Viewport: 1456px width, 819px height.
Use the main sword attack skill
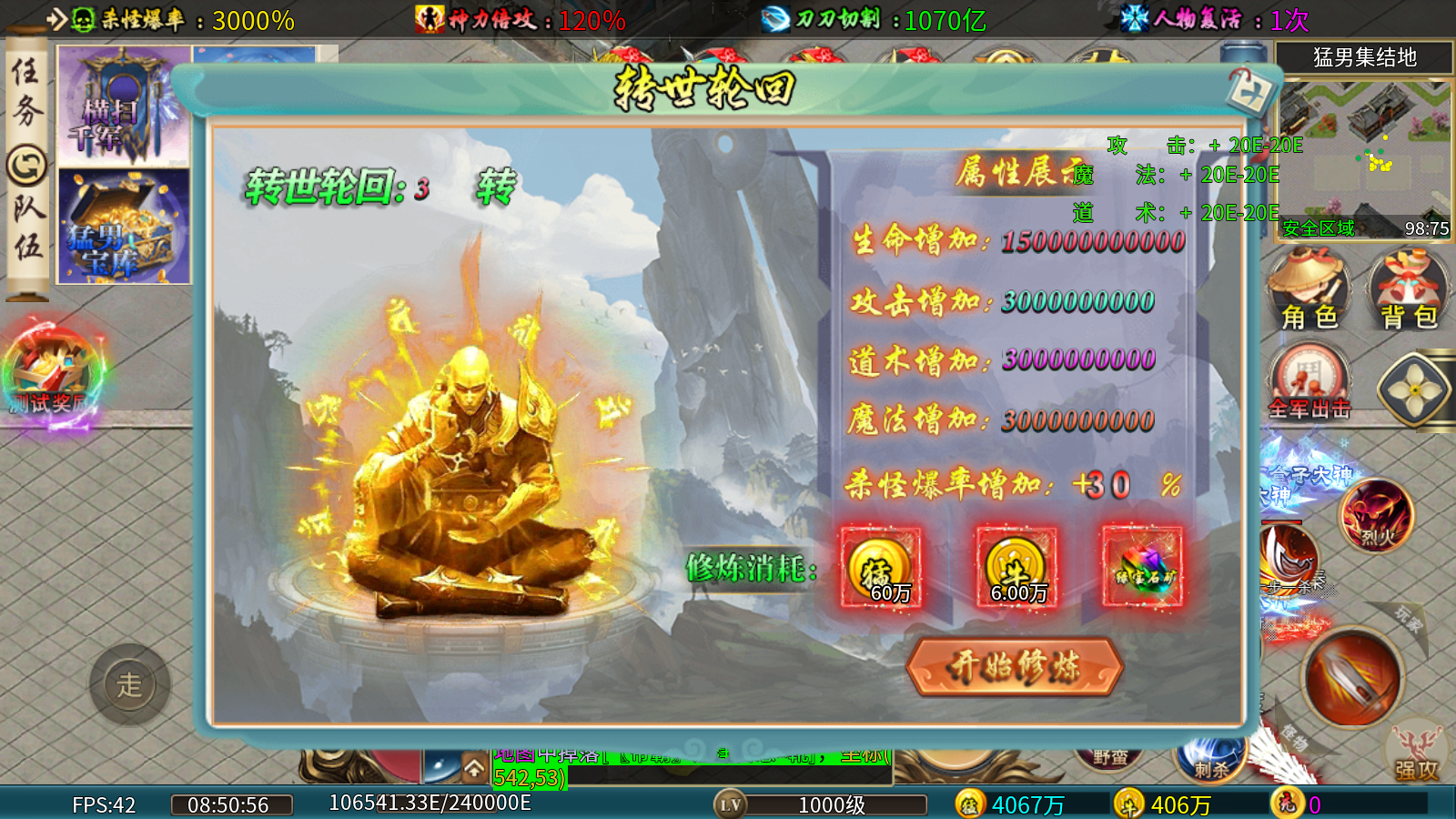pos(1352,678)
